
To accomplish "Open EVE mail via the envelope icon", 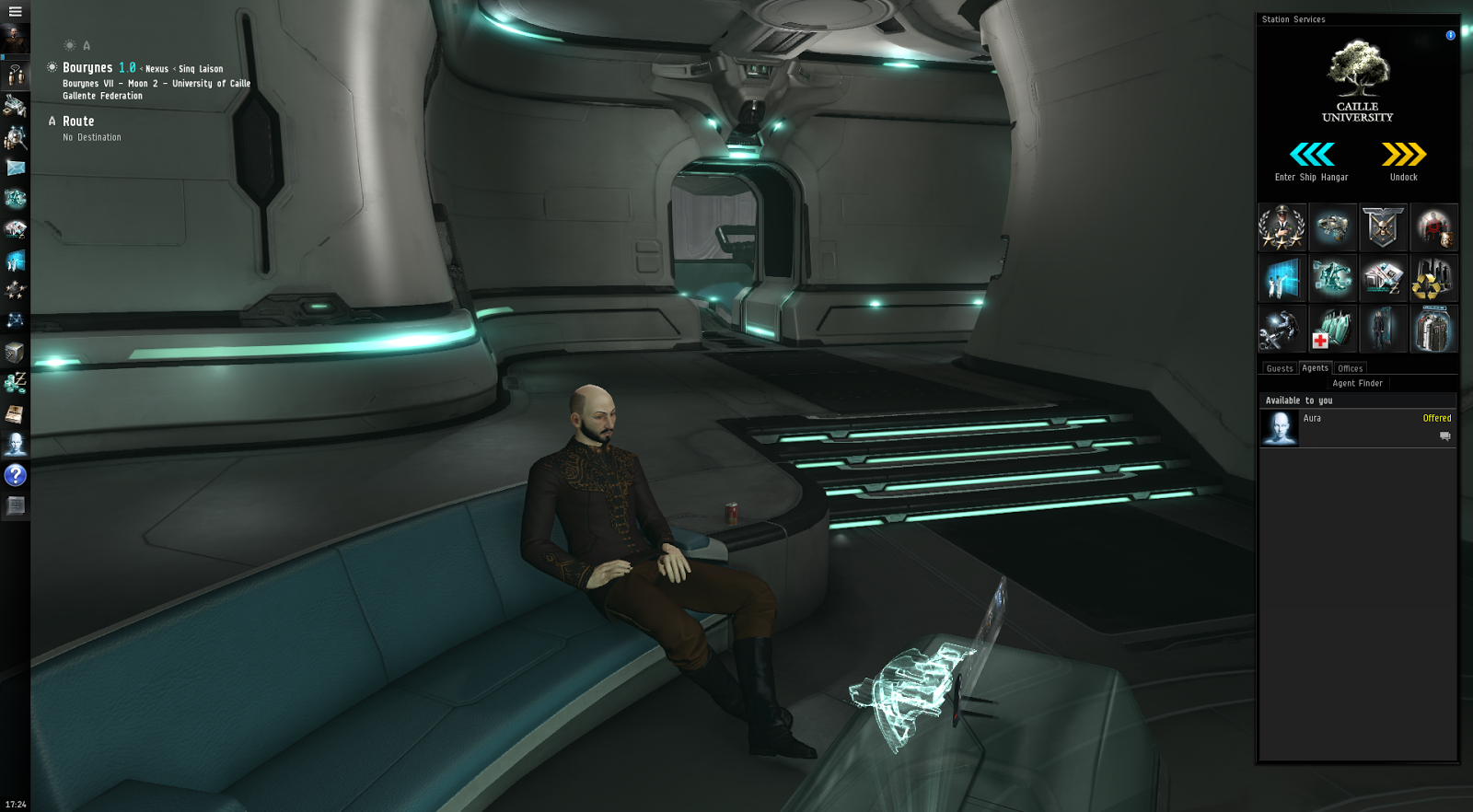I will coord(15,168).
